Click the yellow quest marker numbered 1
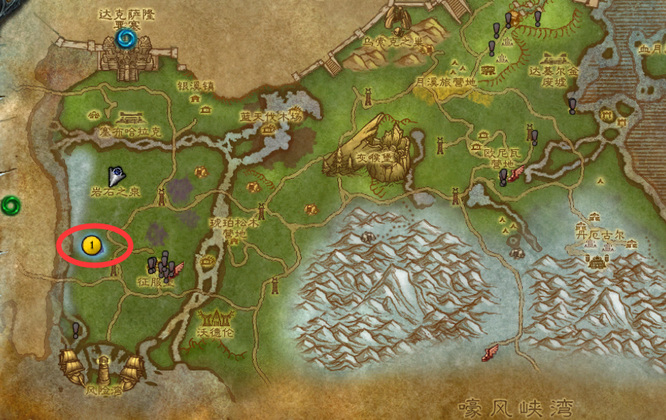 pos(93,243)
